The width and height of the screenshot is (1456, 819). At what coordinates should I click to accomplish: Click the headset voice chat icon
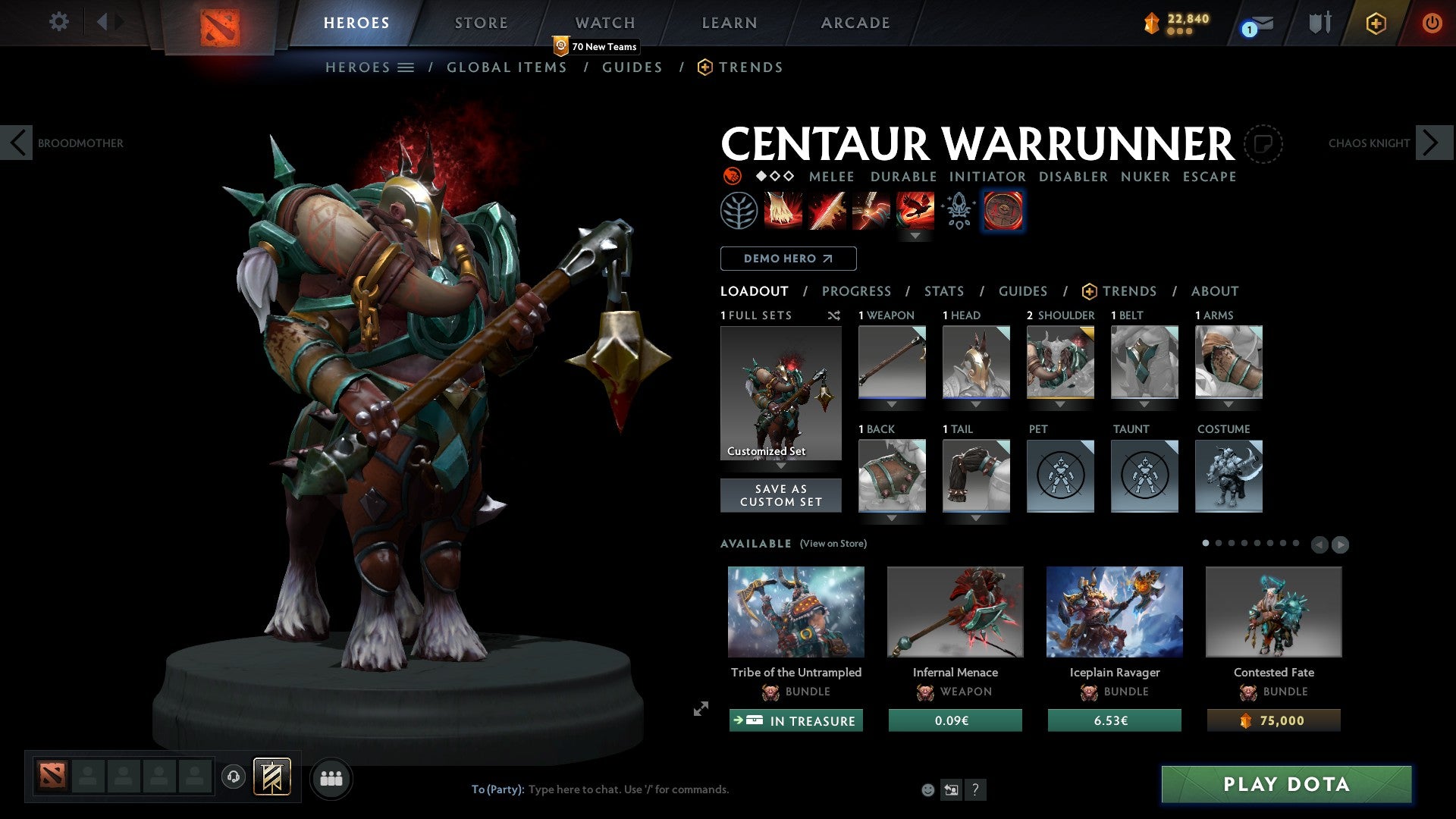(234, 777)
